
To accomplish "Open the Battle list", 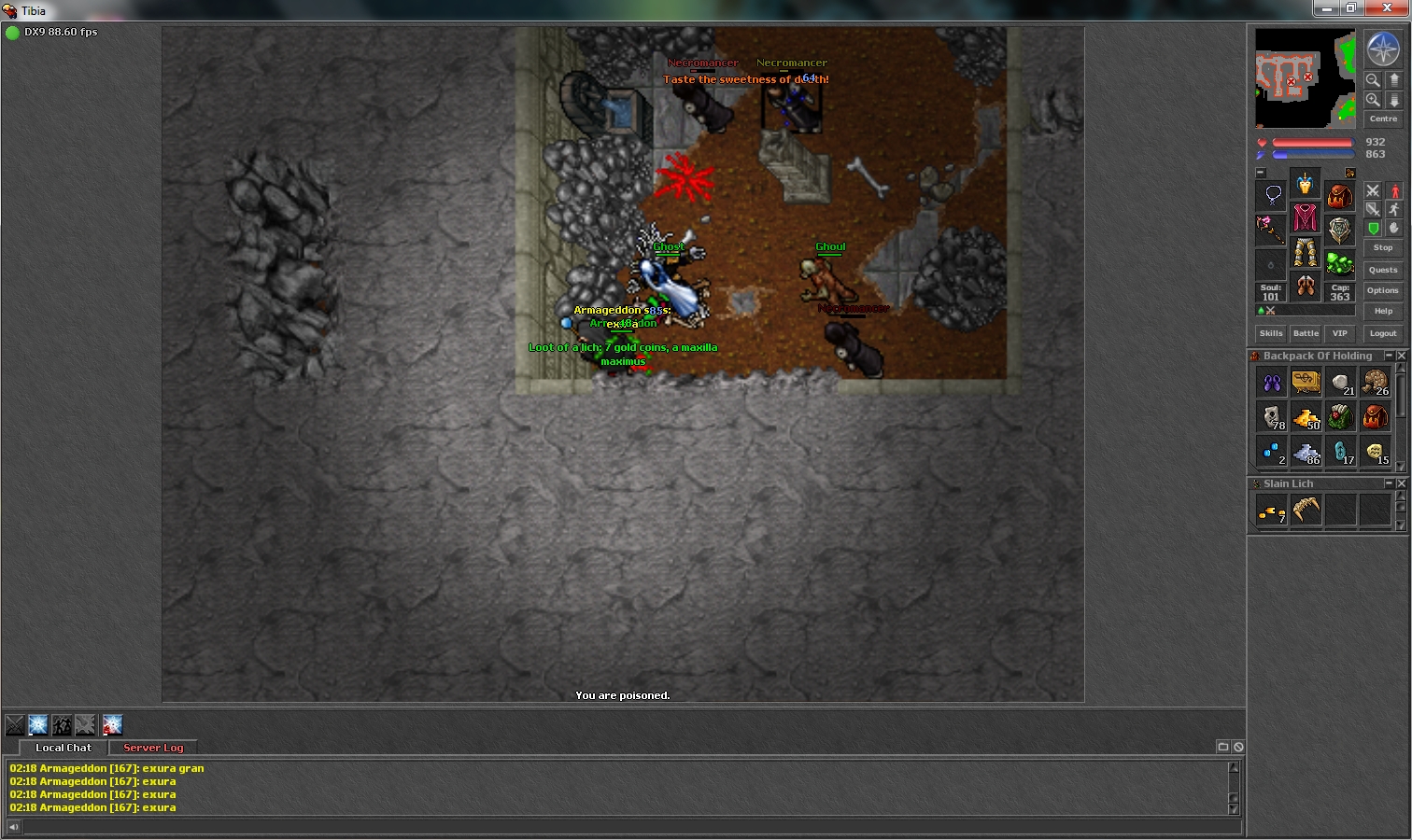I will 1306,333.
